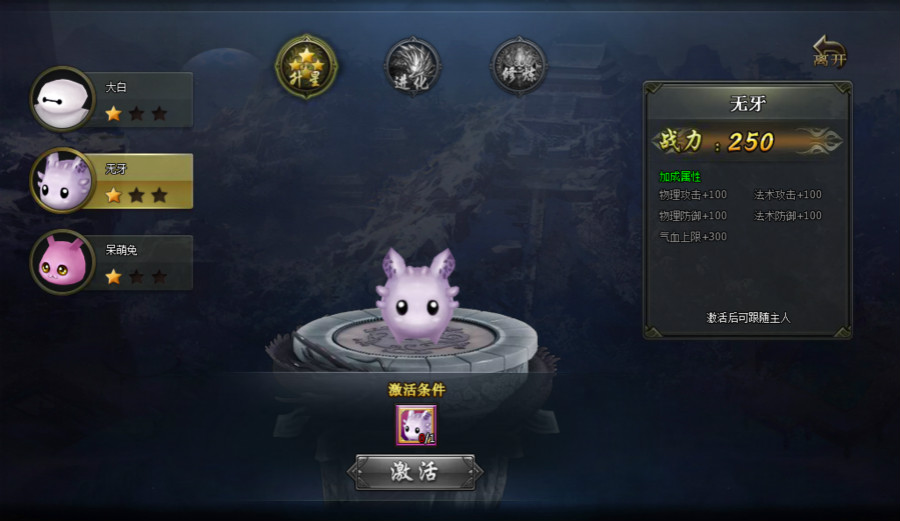Switch to the 升星 star-up tab

pos(306,66)
